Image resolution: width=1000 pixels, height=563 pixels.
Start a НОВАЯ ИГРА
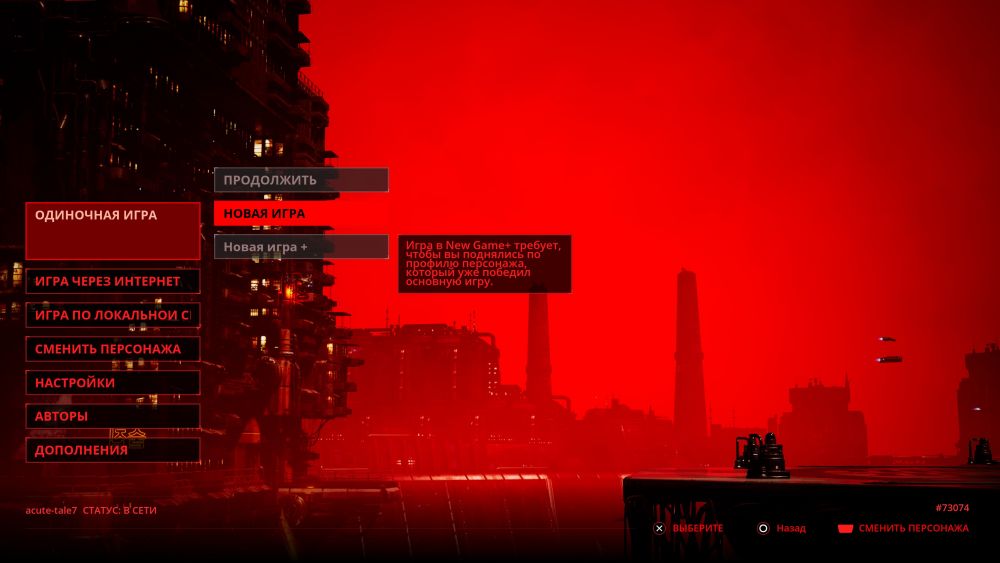[x=300, y=213]
